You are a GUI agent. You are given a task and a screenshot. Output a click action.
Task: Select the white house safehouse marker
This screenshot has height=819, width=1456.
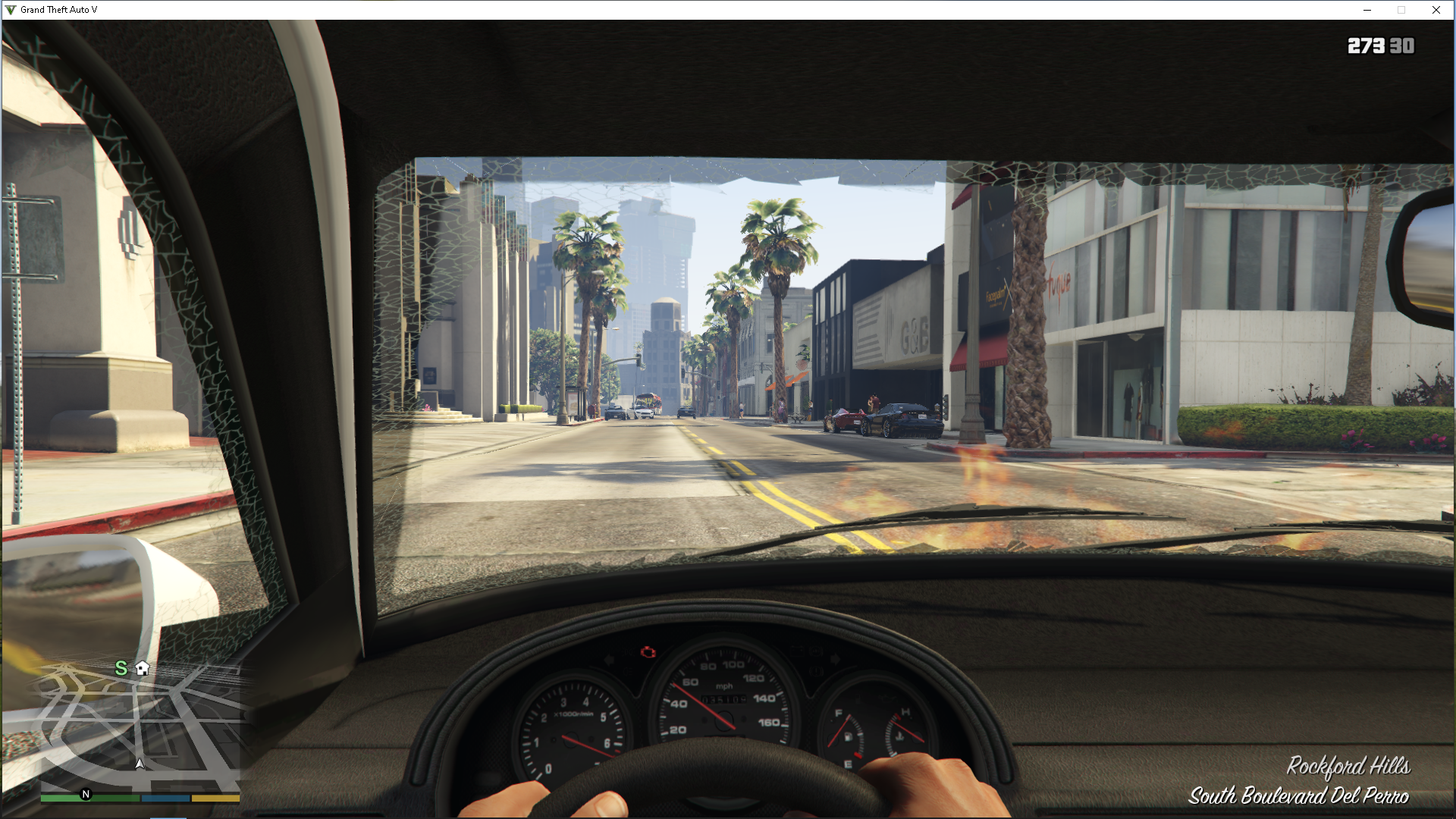pyautogui.click(x=143, y=668)
